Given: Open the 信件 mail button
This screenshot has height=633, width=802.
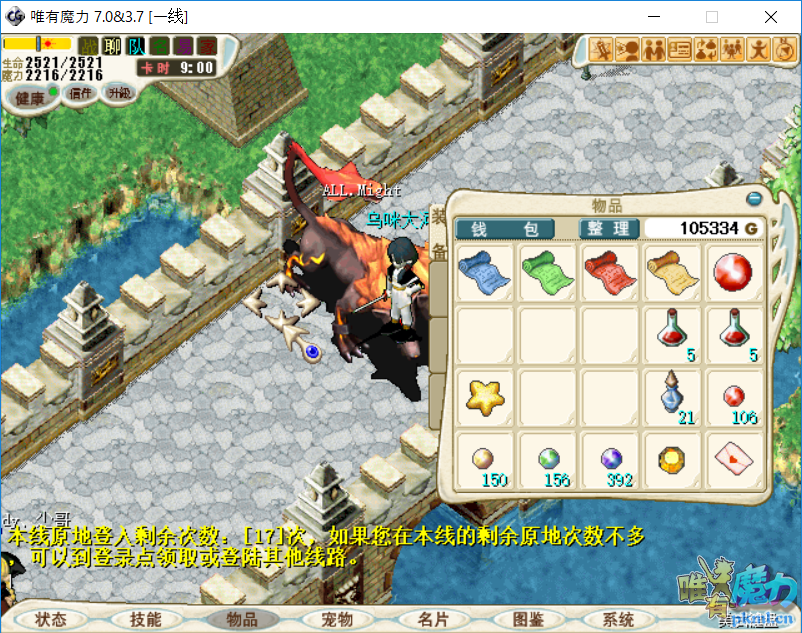Looking at the screenshot, I should (x=80, y=93).
